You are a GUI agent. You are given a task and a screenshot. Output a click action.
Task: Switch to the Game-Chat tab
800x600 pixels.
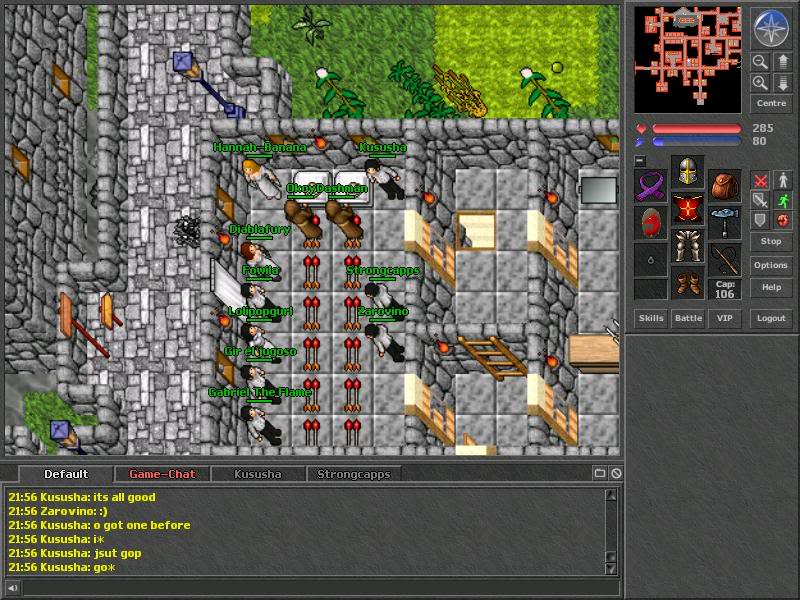162,474
